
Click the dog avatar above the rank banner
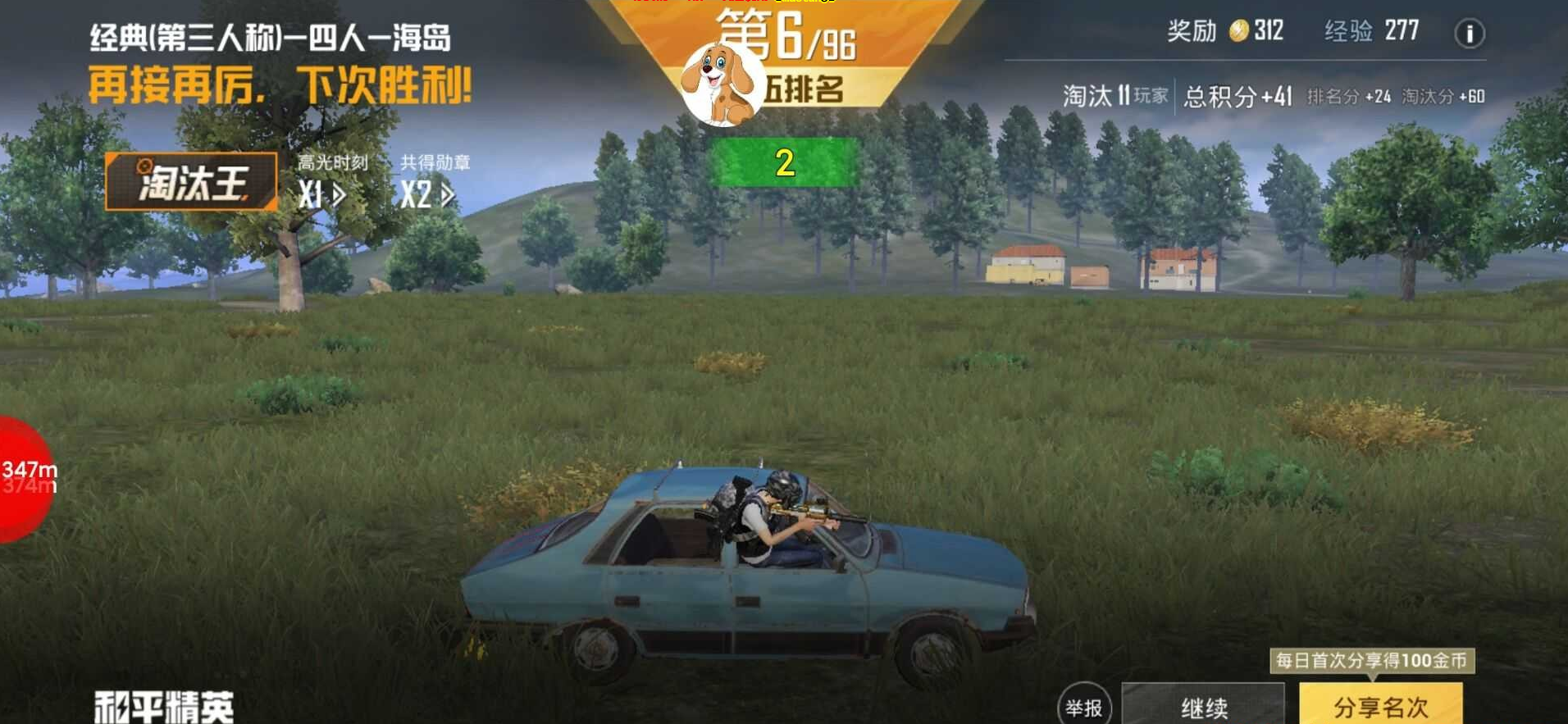718,82
